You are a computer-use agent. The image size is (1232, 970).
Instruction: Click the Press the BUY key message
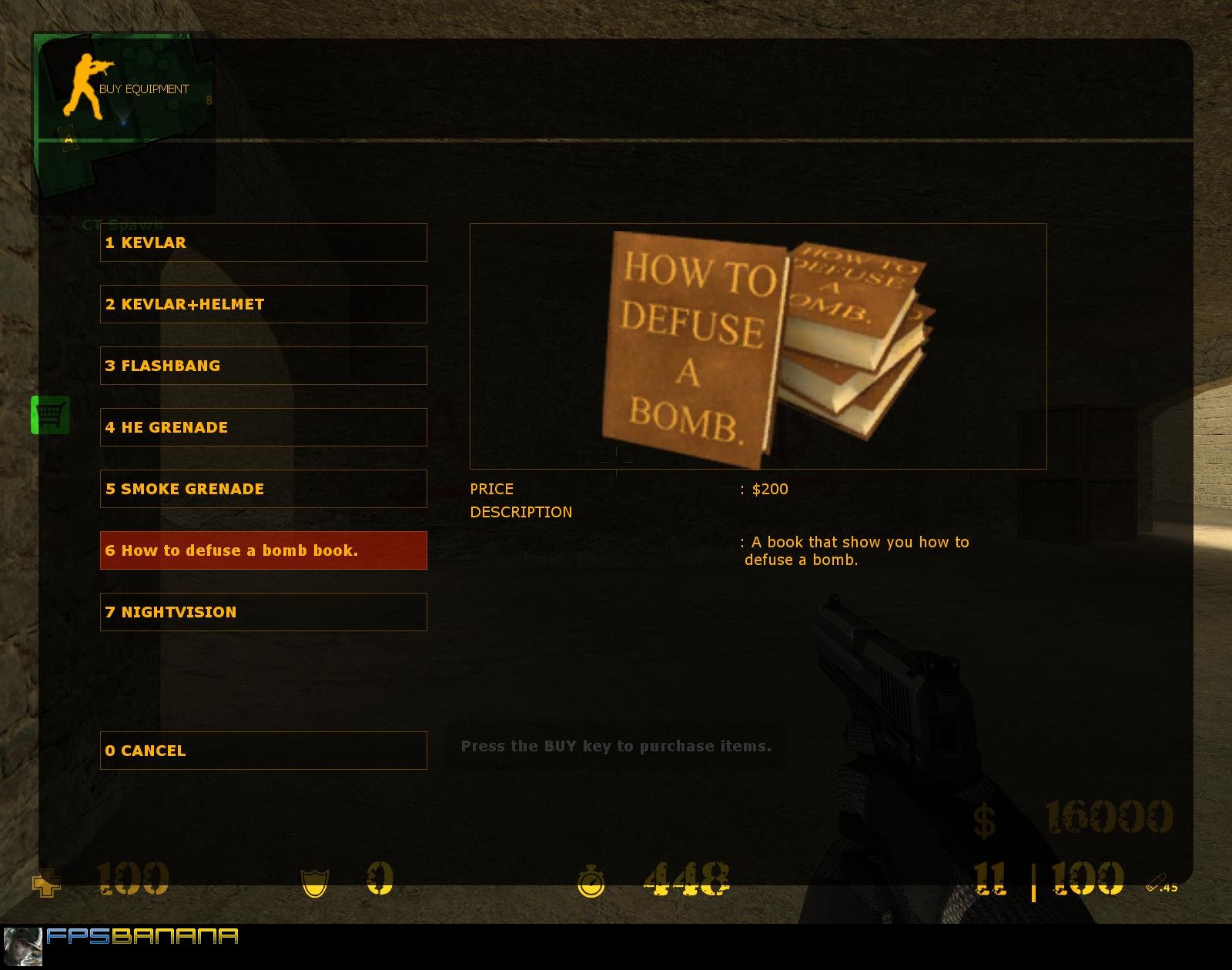click(x=615, y=745)
